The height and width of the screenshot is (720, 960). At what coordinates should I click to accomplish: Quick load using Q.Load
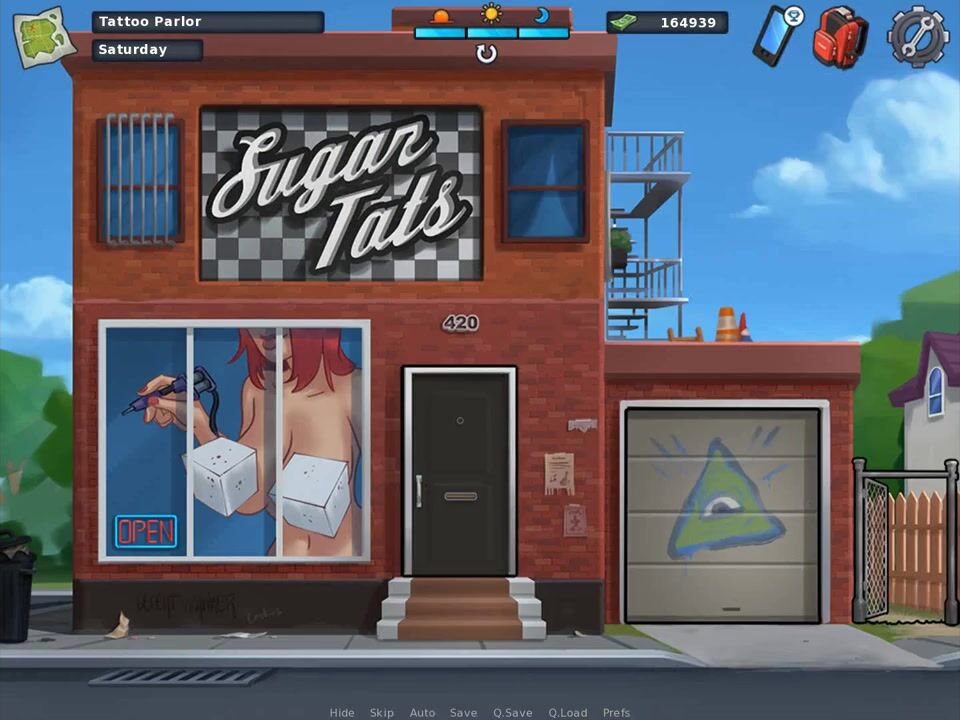tap(568, 713)
